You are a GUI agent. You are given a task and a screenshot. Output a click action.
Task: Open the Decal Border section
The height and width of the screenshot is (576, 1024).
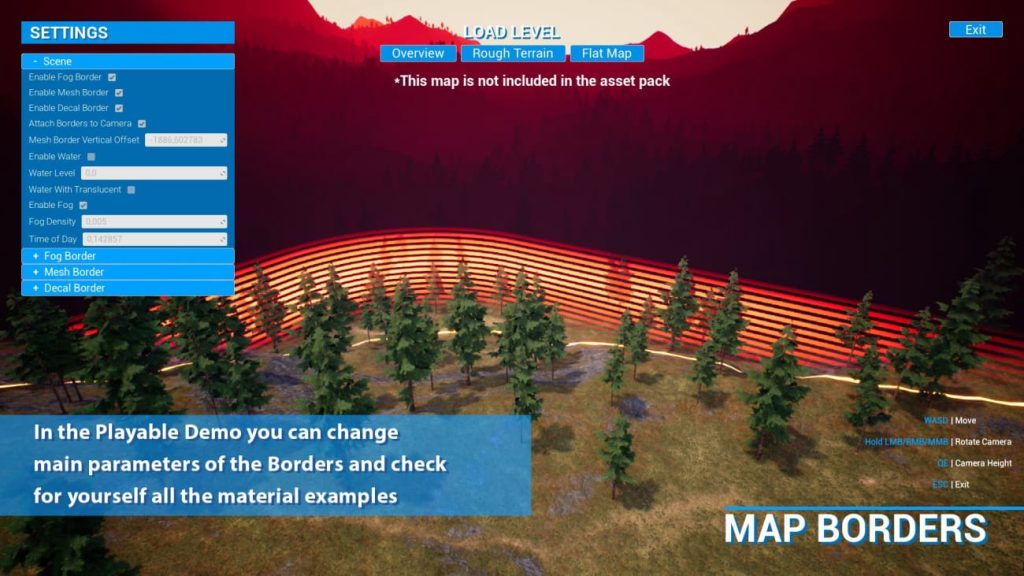coord(128,288)
